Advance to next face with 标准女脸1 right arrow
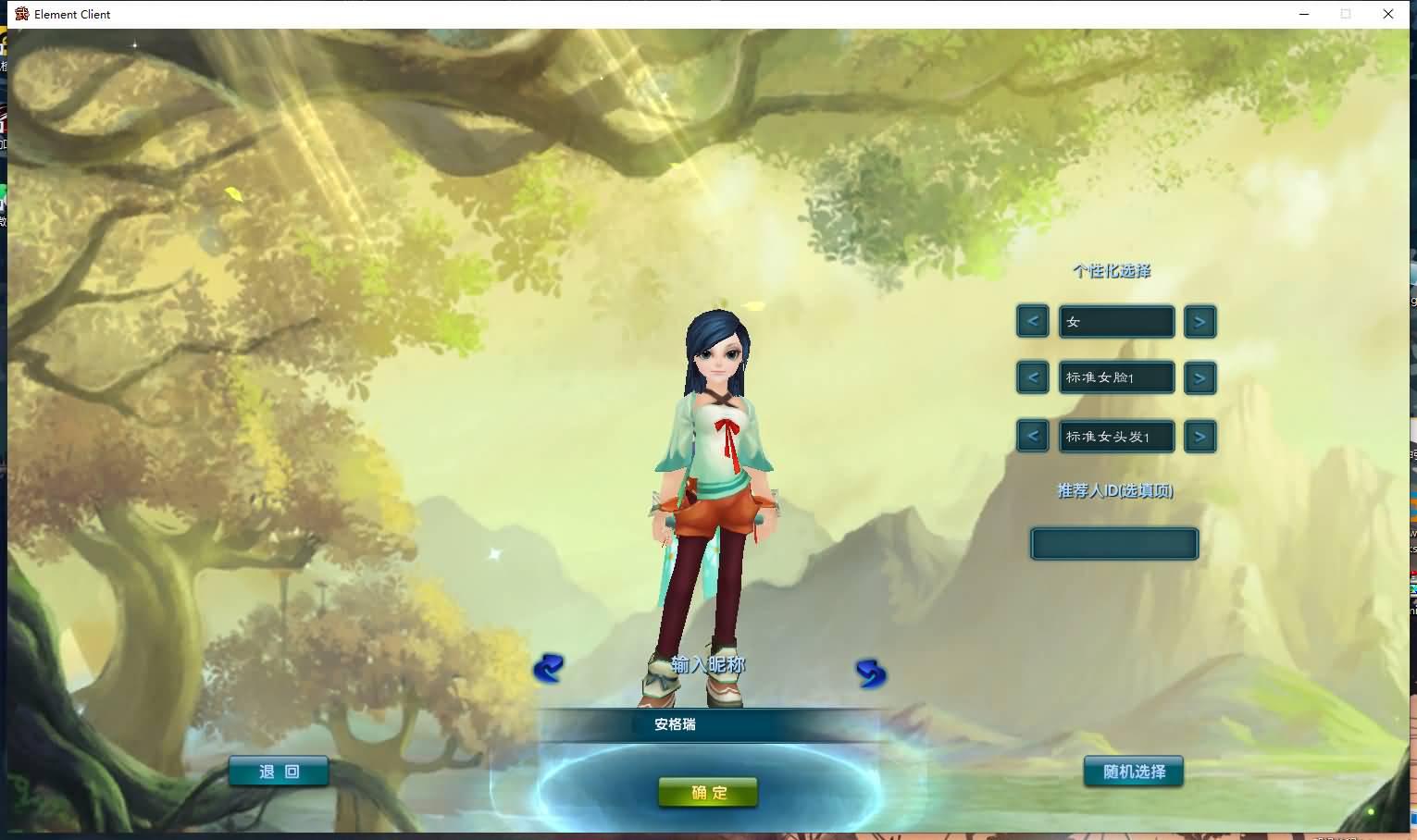This screenshot has width=1417, height=840. [x=1199, y=377]
